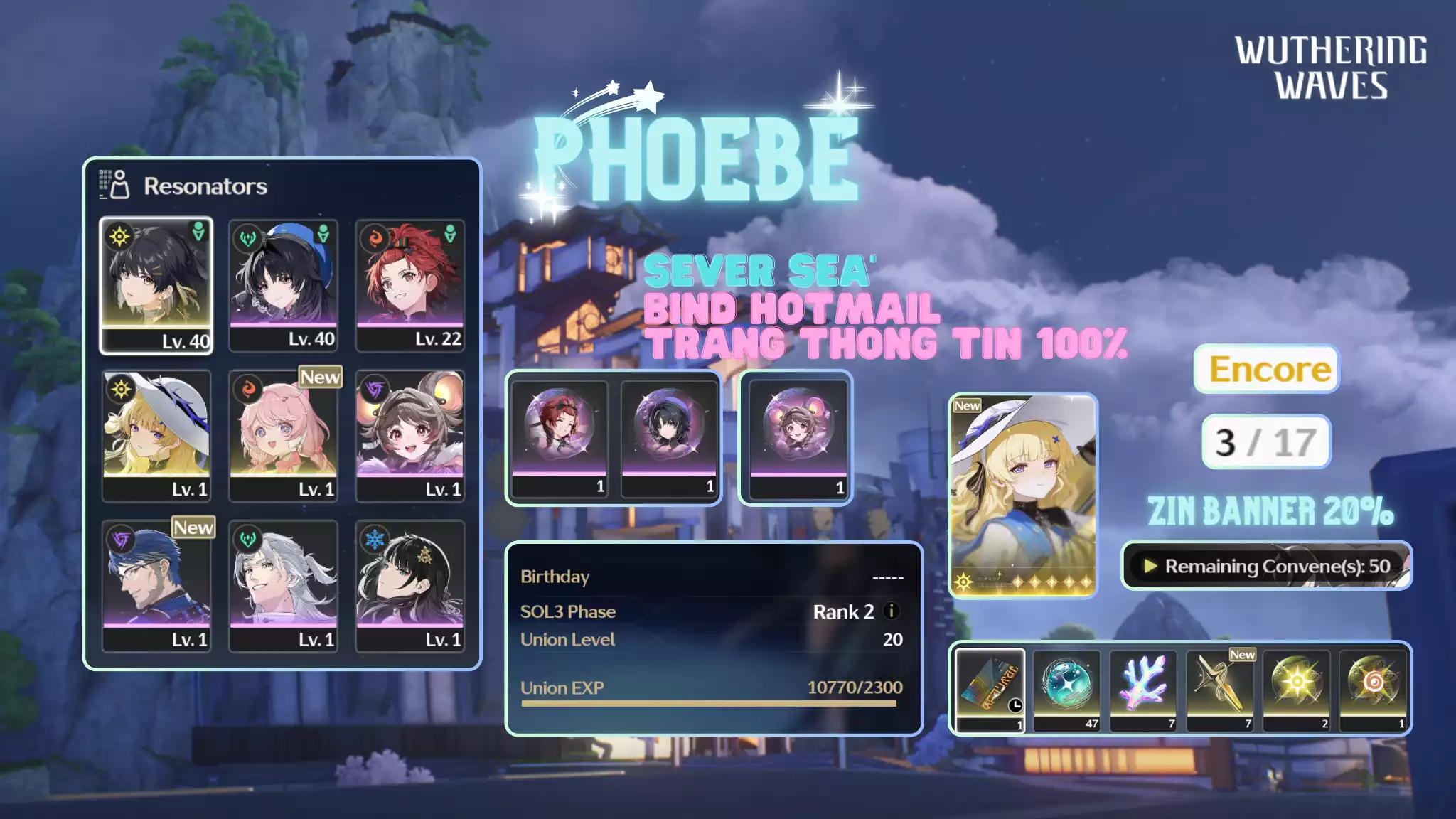
Task: Show info for SOL3 Phase Rank 2
Action: [891, 611]
